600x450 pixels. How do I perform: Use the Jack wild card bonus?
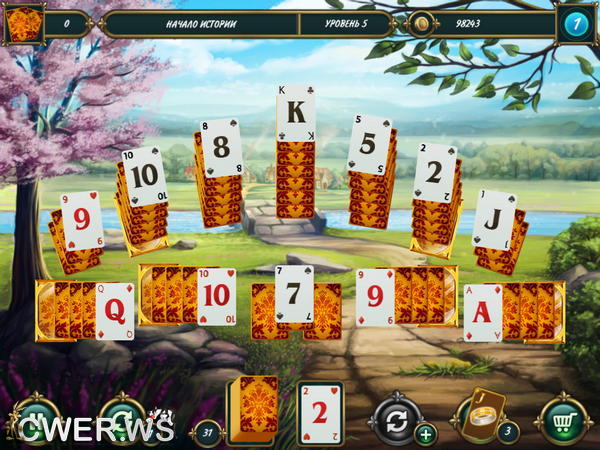(481, 414)
